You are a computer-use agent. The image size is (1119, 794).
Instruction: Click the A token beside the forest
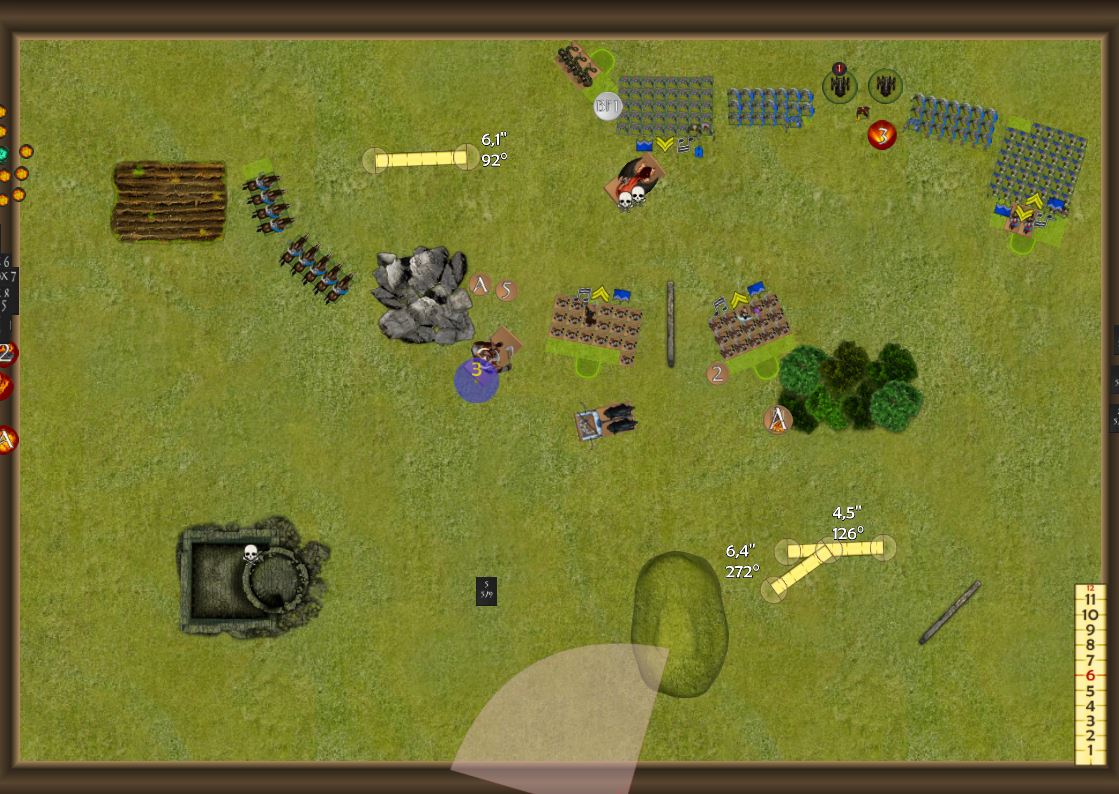(x=777, y=420)
